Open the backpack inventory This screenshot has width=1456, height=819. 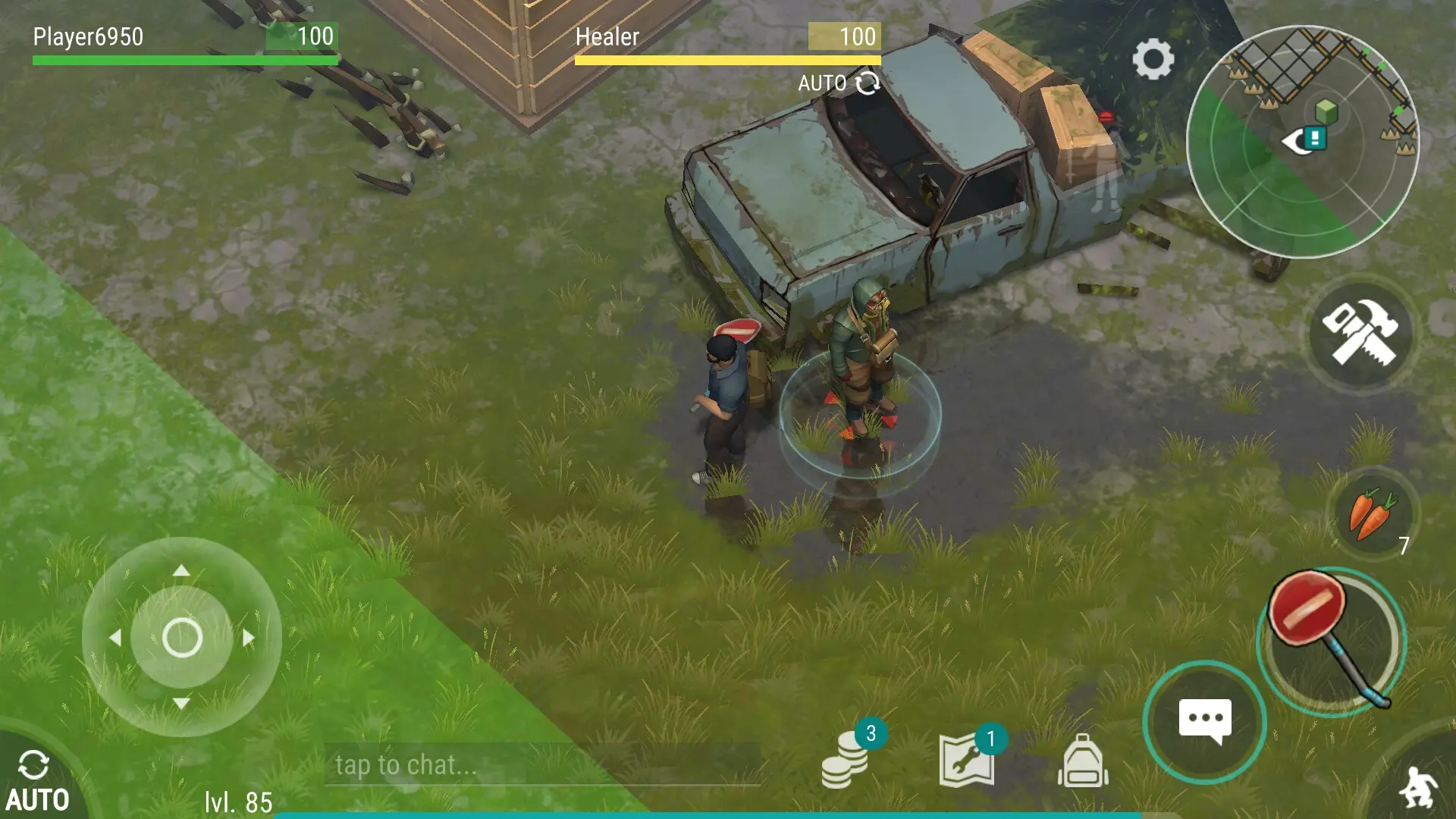(1083, 761)
